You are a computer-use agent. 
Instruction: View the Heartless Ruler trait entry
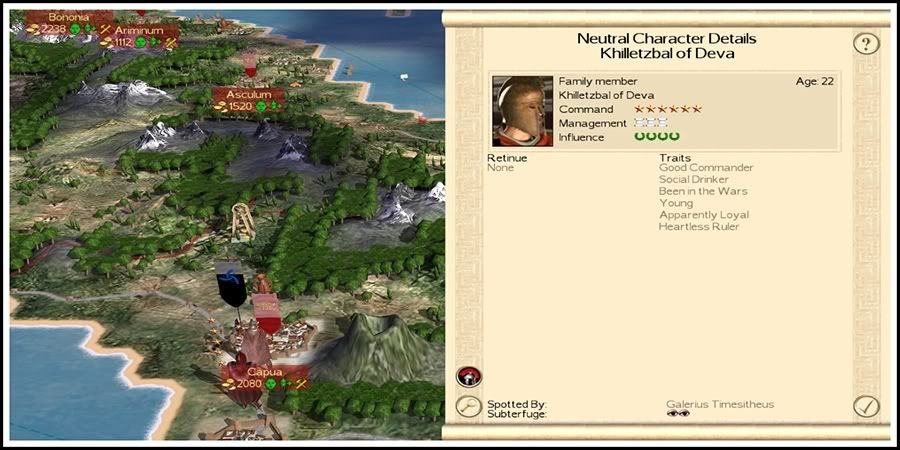[698, 227]
